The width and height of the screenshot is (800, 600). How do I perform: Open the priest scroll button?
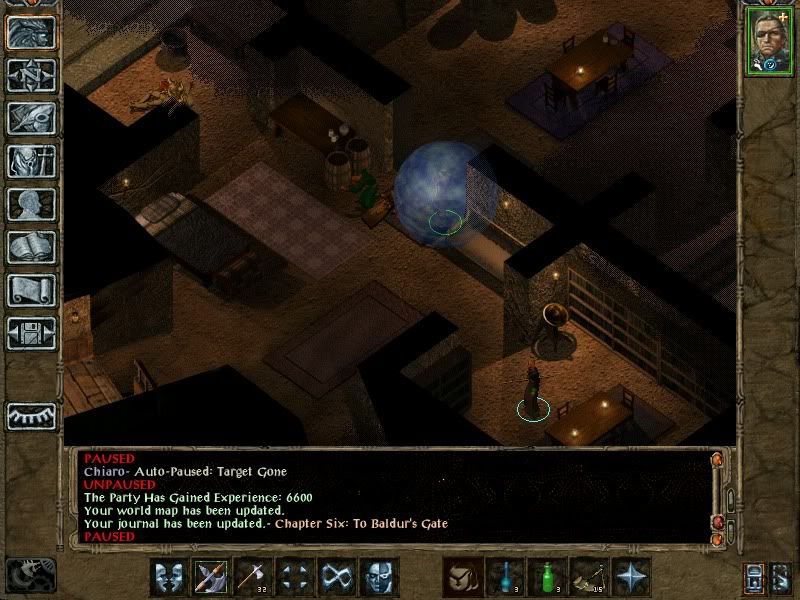tap(31, 290)
